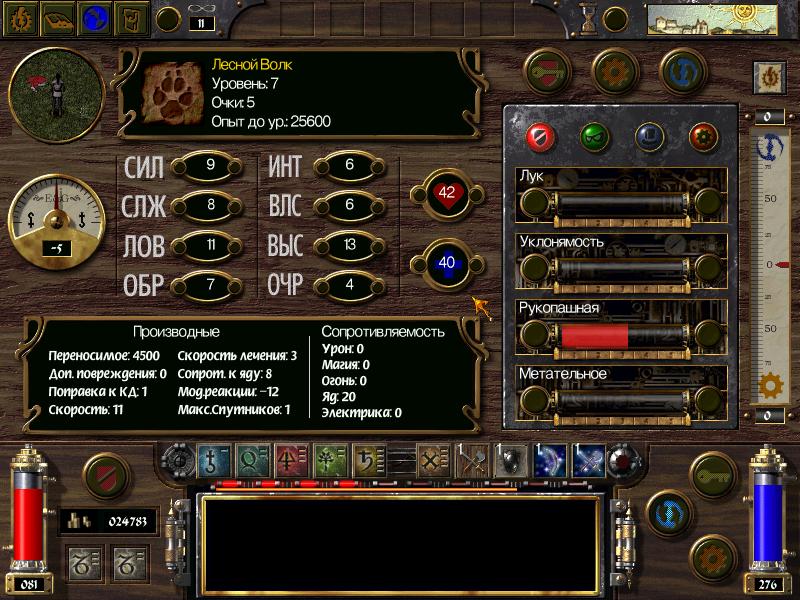Choose the ИНТ intelligence value field
800x600 pixels.
(349, 166)
